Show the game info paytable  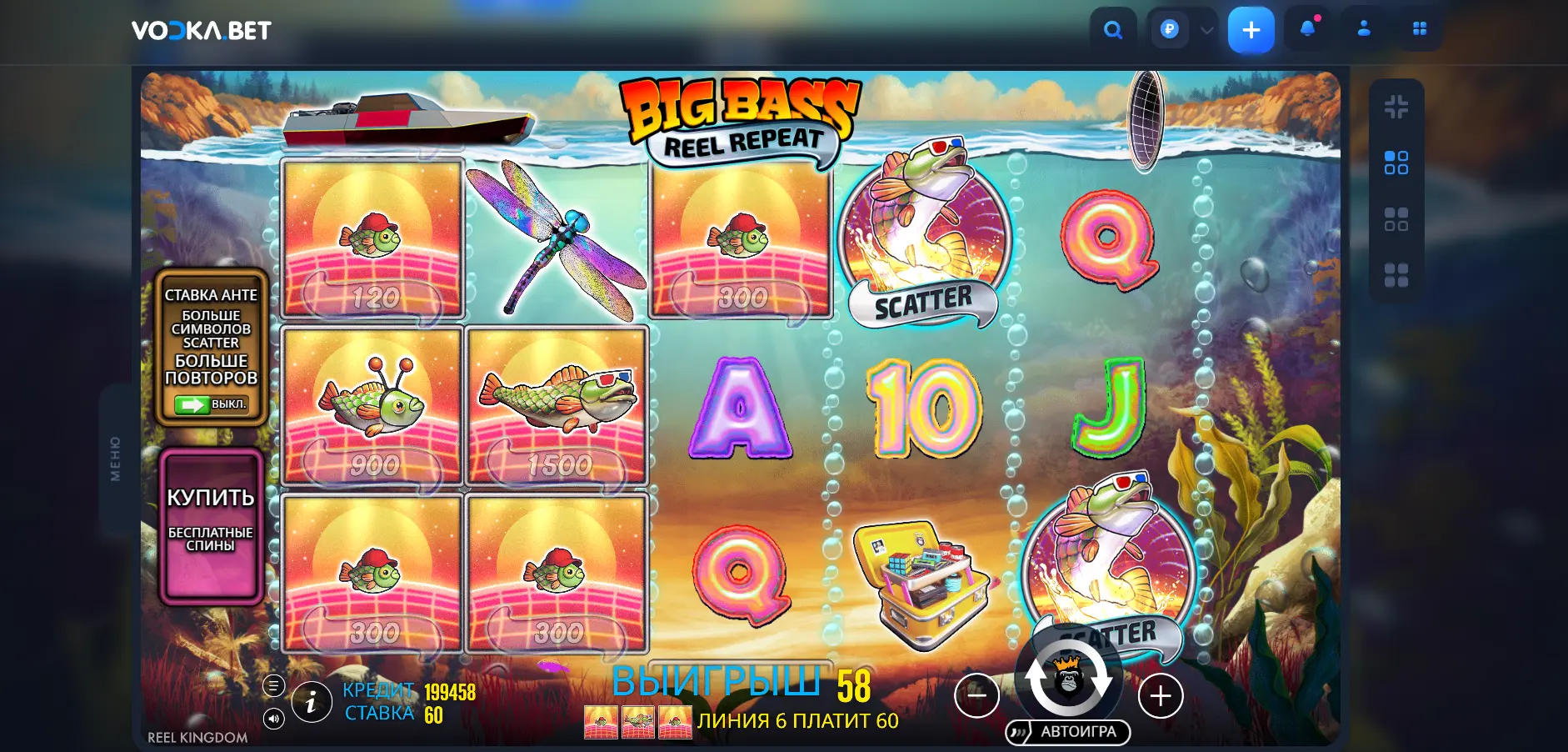click(312, 703)
